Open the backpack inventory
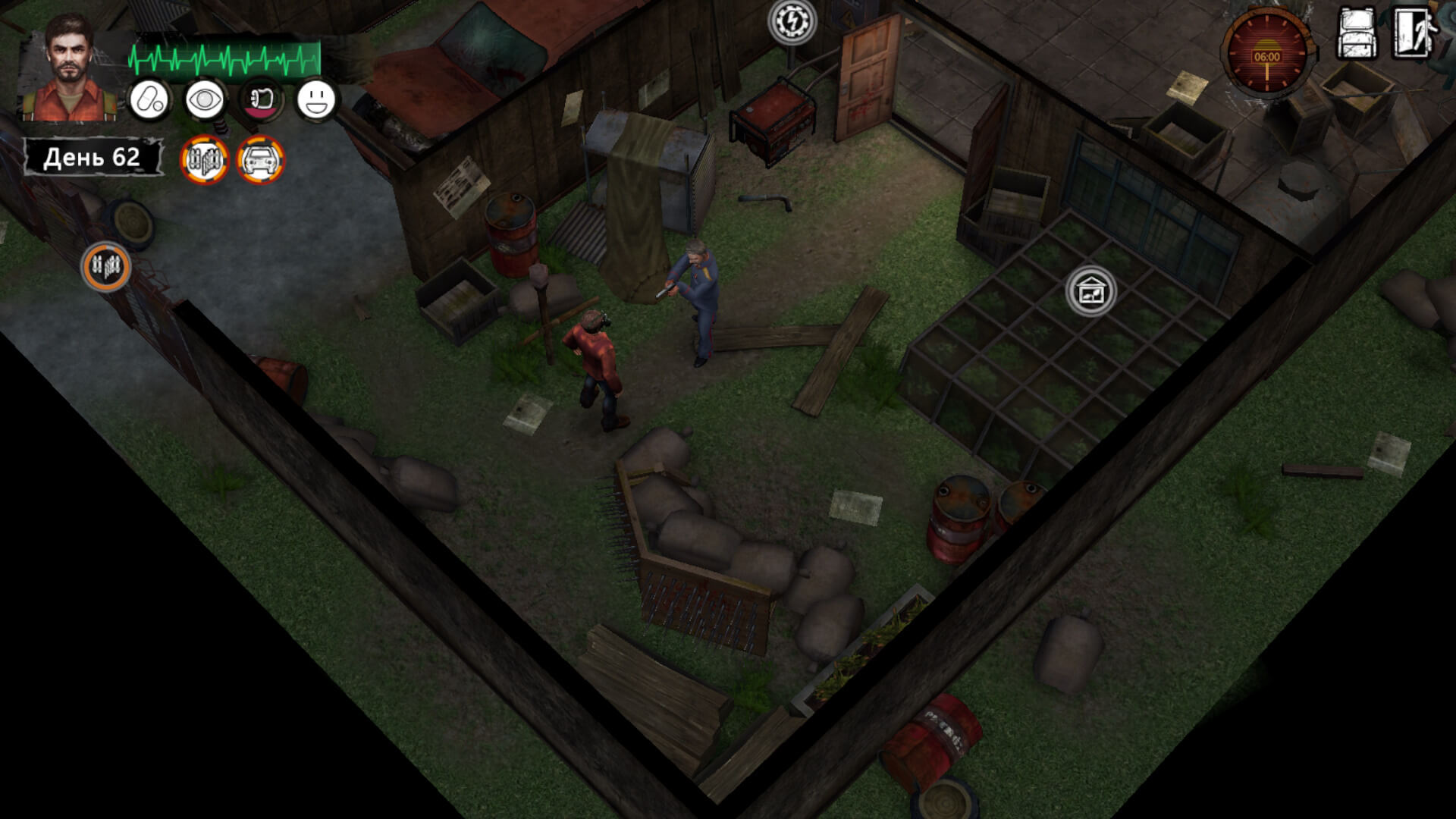Screen dimensions: 1456x819 tap(1357, 33)
